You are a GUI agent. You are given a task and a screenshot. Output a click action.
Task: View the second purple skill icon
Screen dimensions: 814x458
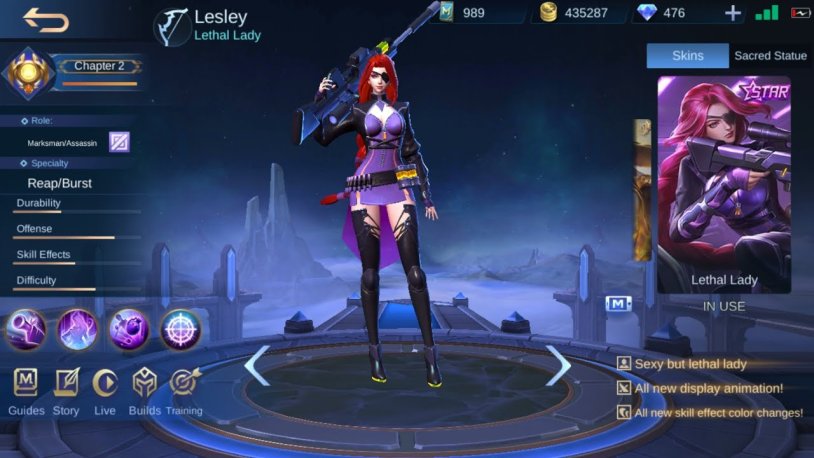coord(77,329)
